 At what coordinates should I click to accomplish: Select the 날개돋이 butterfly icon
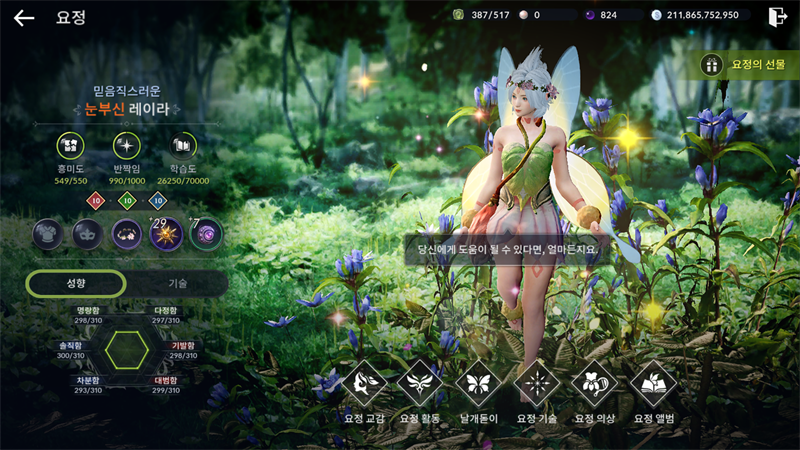point(478,383)
